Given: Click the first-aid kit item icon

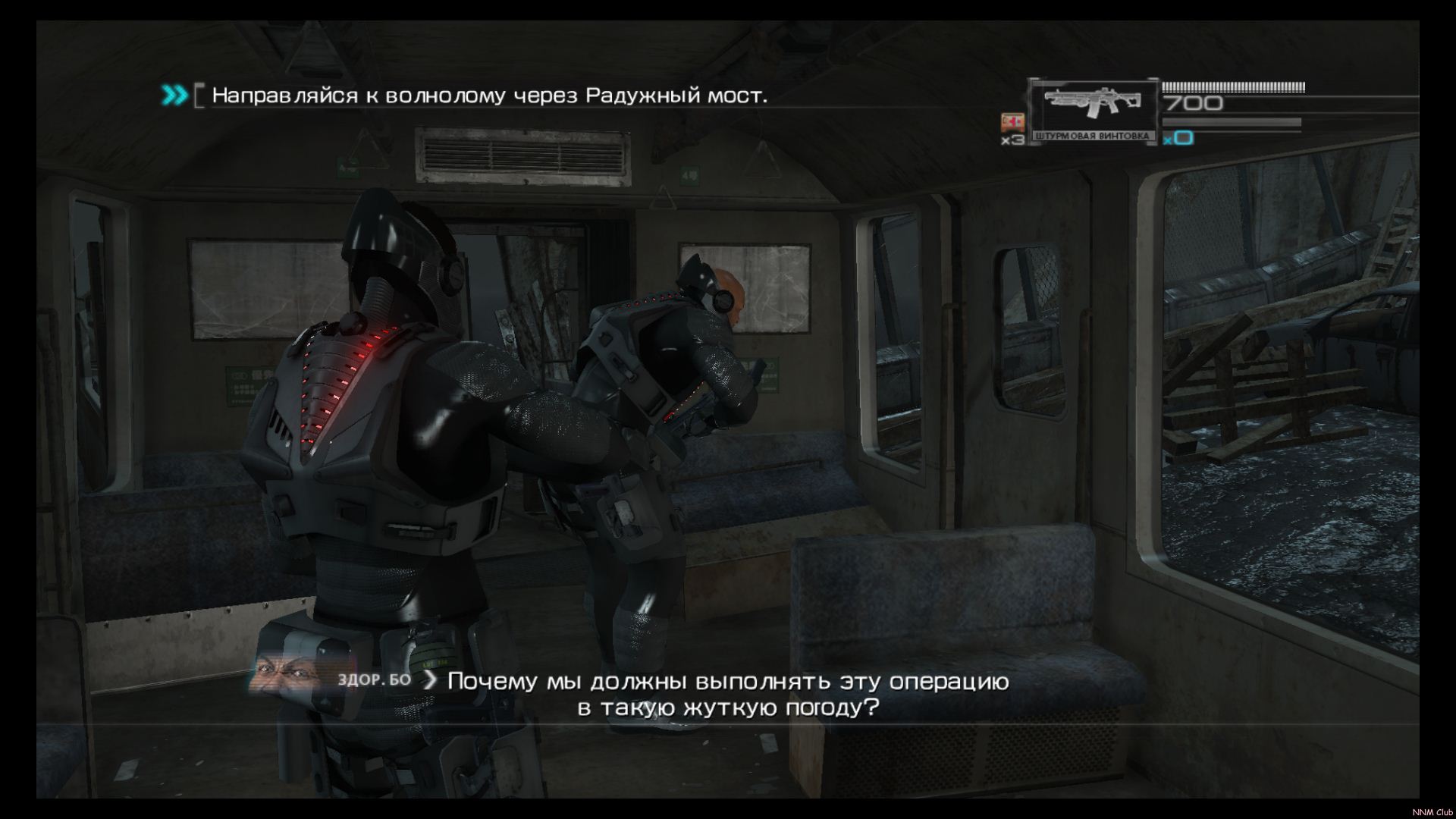Looking at the screenshot, I should 1012,123.
